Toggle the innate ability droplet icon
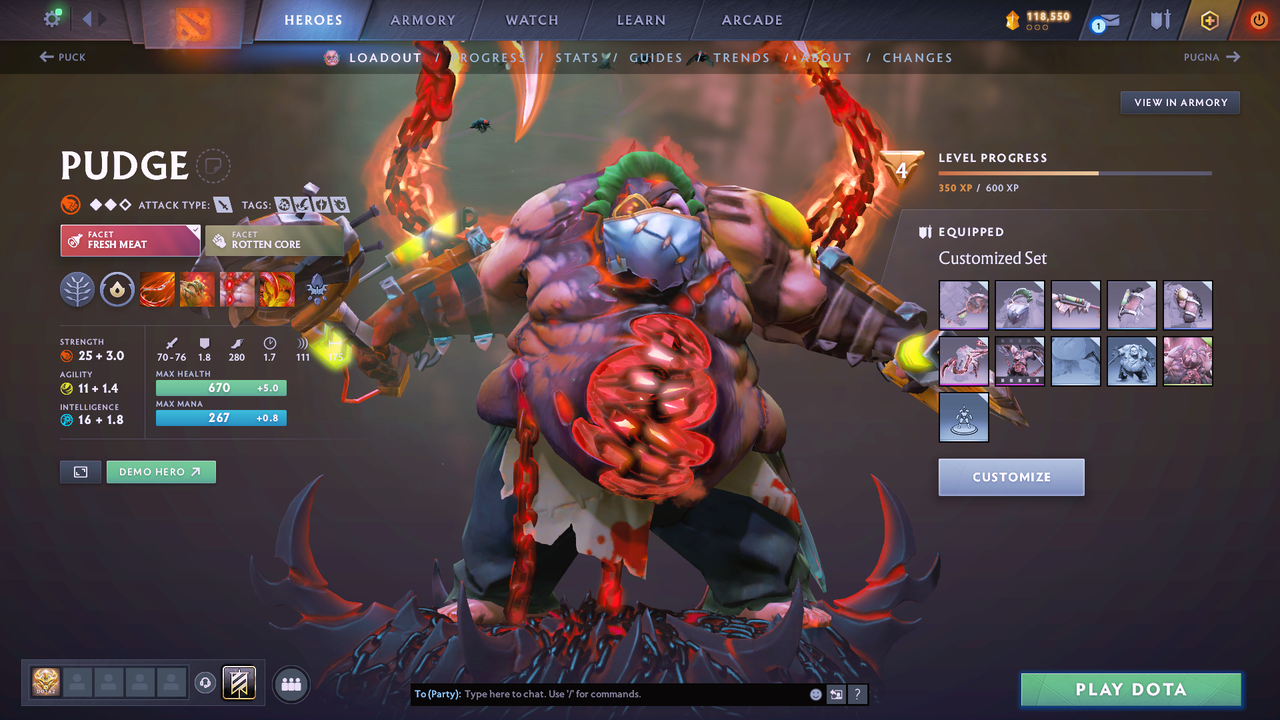This screenshot has width=1280, height=720. point(117,289)
